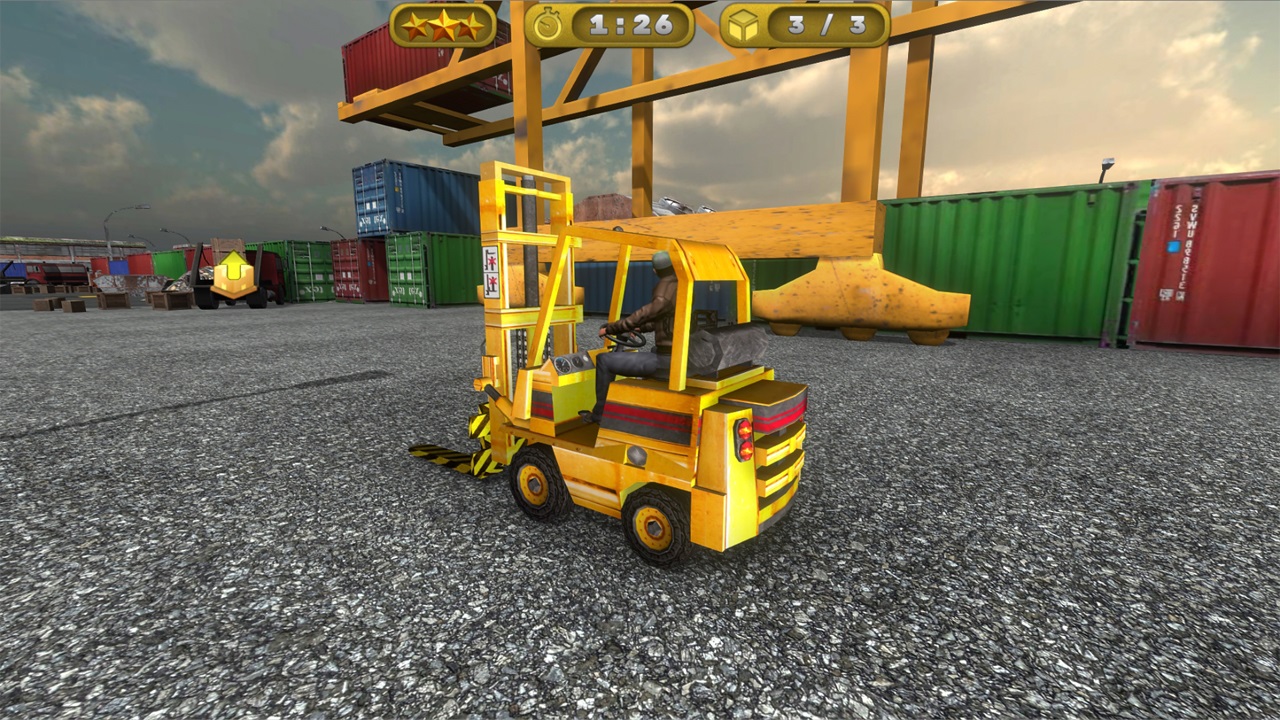1280x720 pixels.
Task: Open the timer display showing 1:26
Action: (629, 26)
